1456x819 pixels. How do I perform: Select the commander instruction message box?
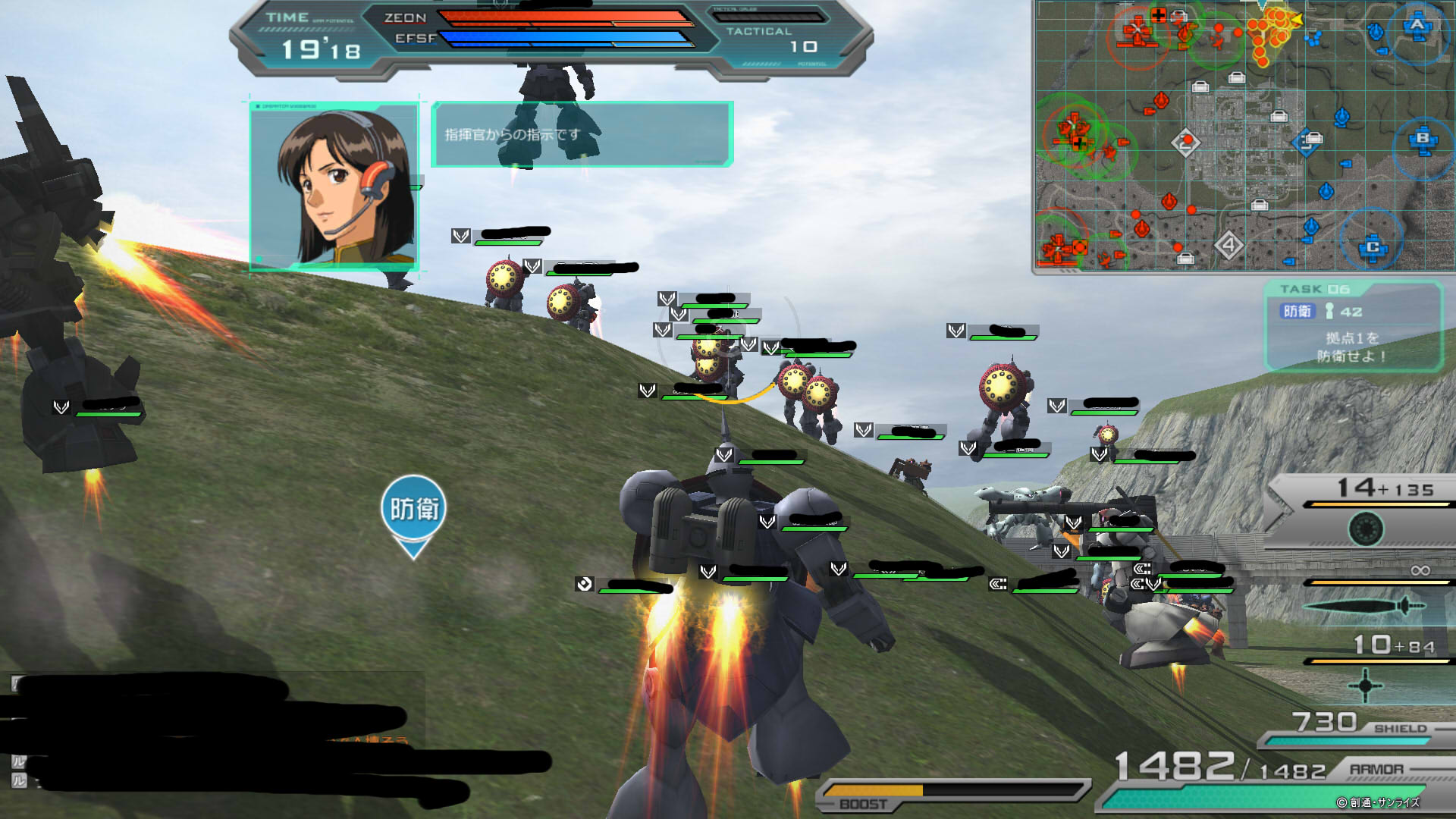coord(582,134)
